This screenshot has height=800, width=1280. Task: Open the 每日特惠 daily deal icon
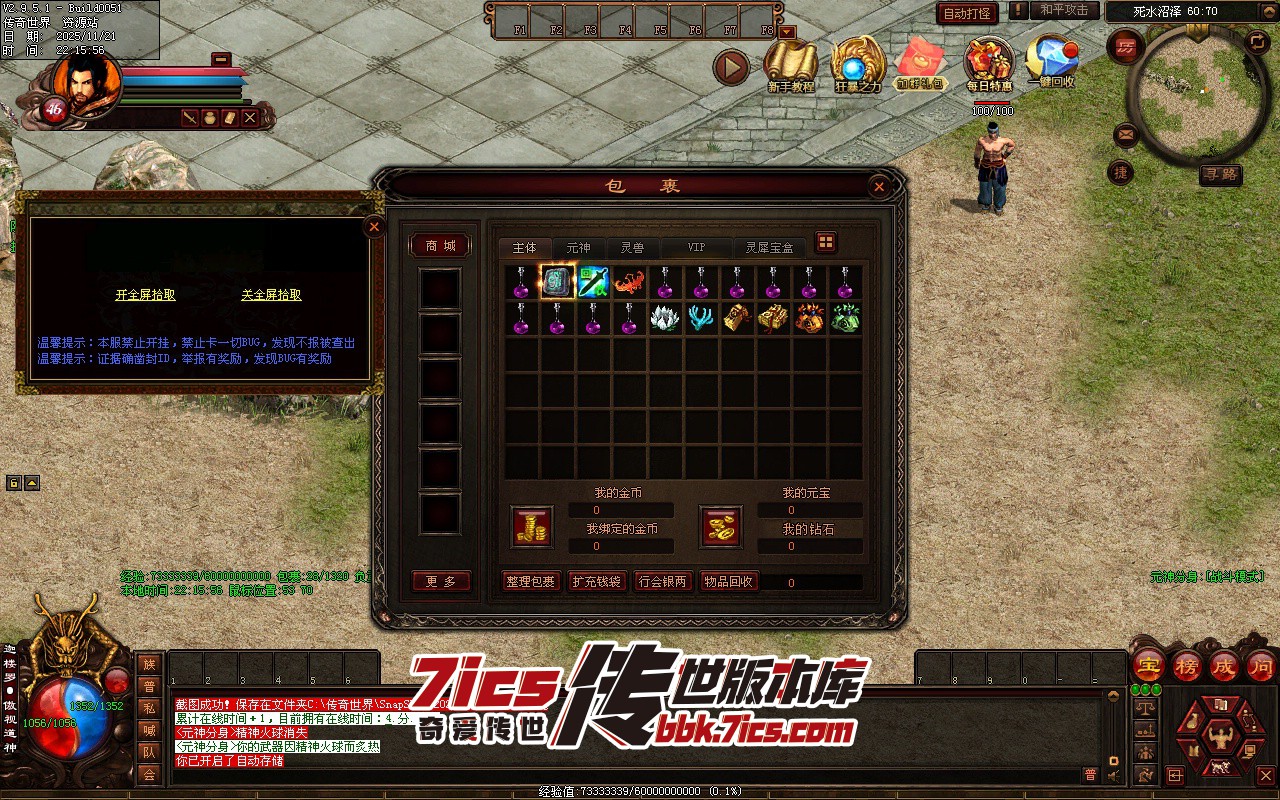[x=989, y=65]
